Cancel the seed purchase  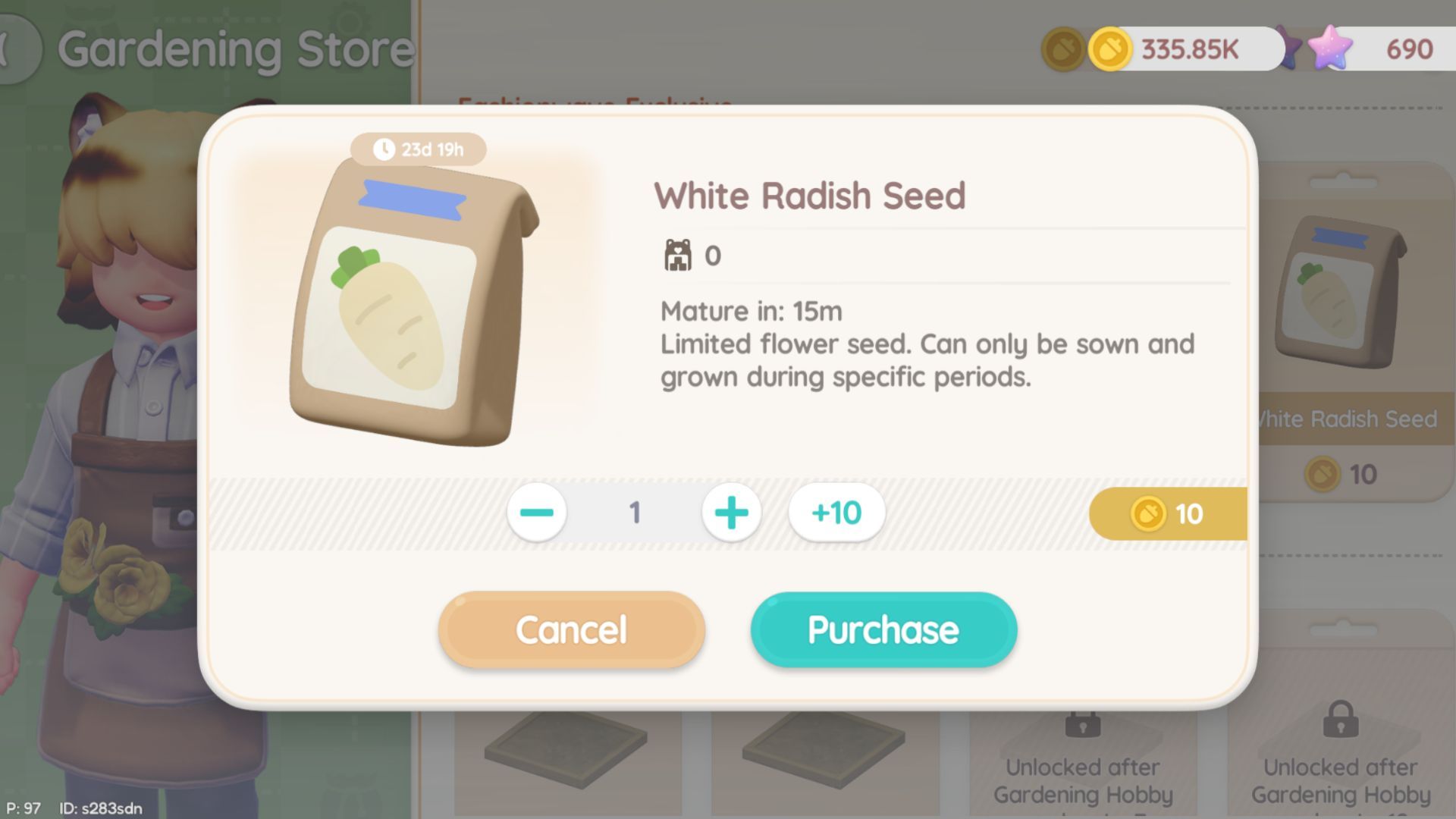[570, 629]
